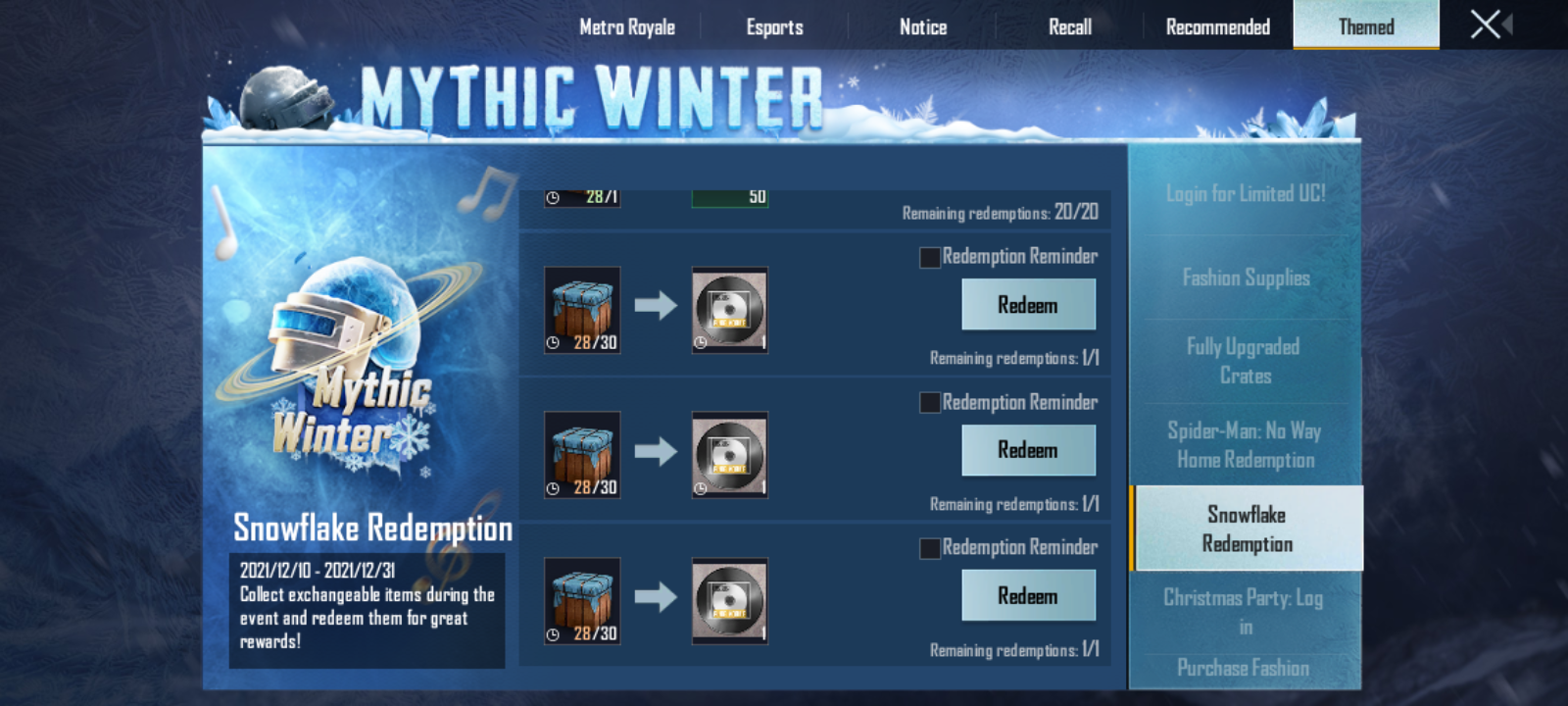The width and height of the screenshot is (1568, 706).
Task: Click the vinyl record reward in the first row
Action: [729, 311]
